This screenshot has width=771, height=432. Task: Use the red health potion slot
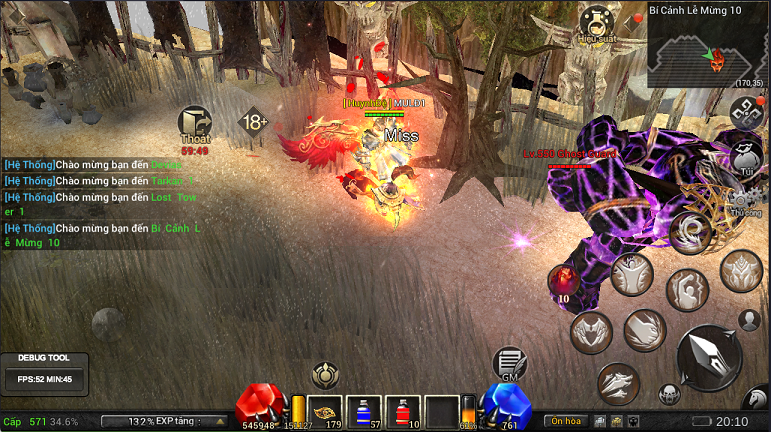pyautogui.click(x=402, y=410)
